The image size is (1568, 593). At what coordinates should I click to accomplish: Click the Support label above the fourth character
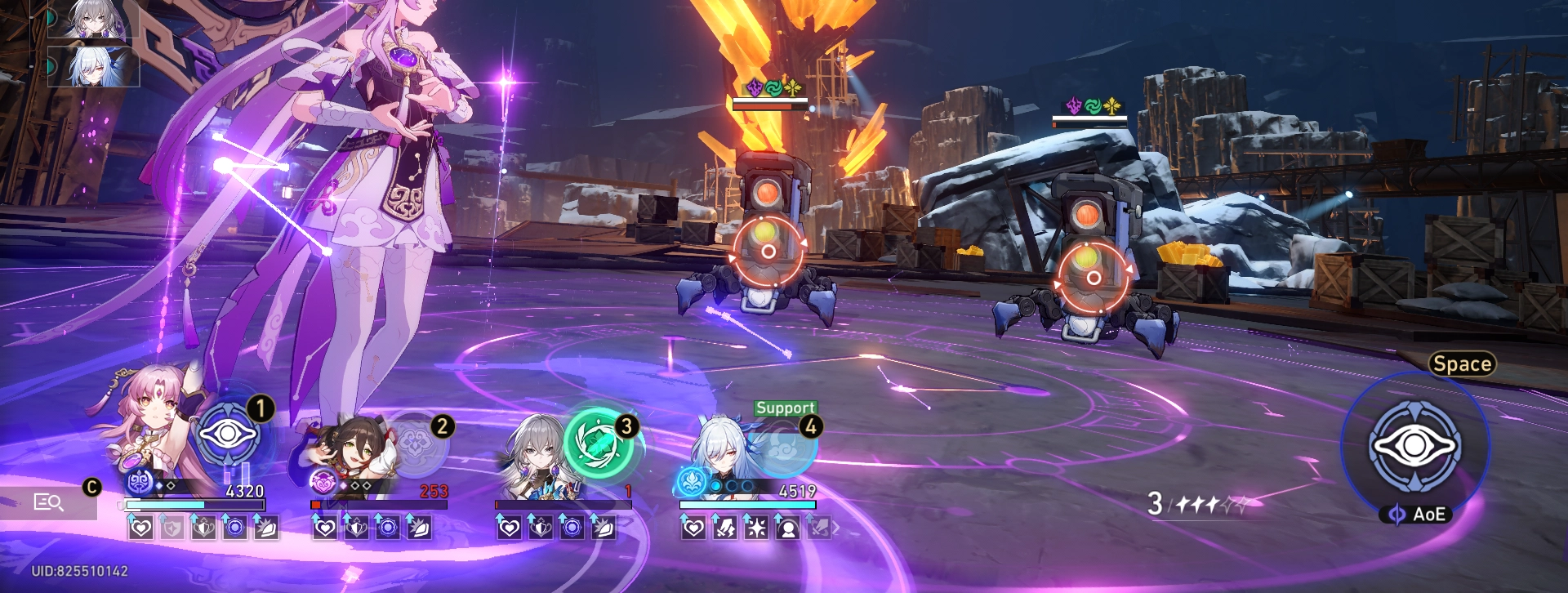784,408
